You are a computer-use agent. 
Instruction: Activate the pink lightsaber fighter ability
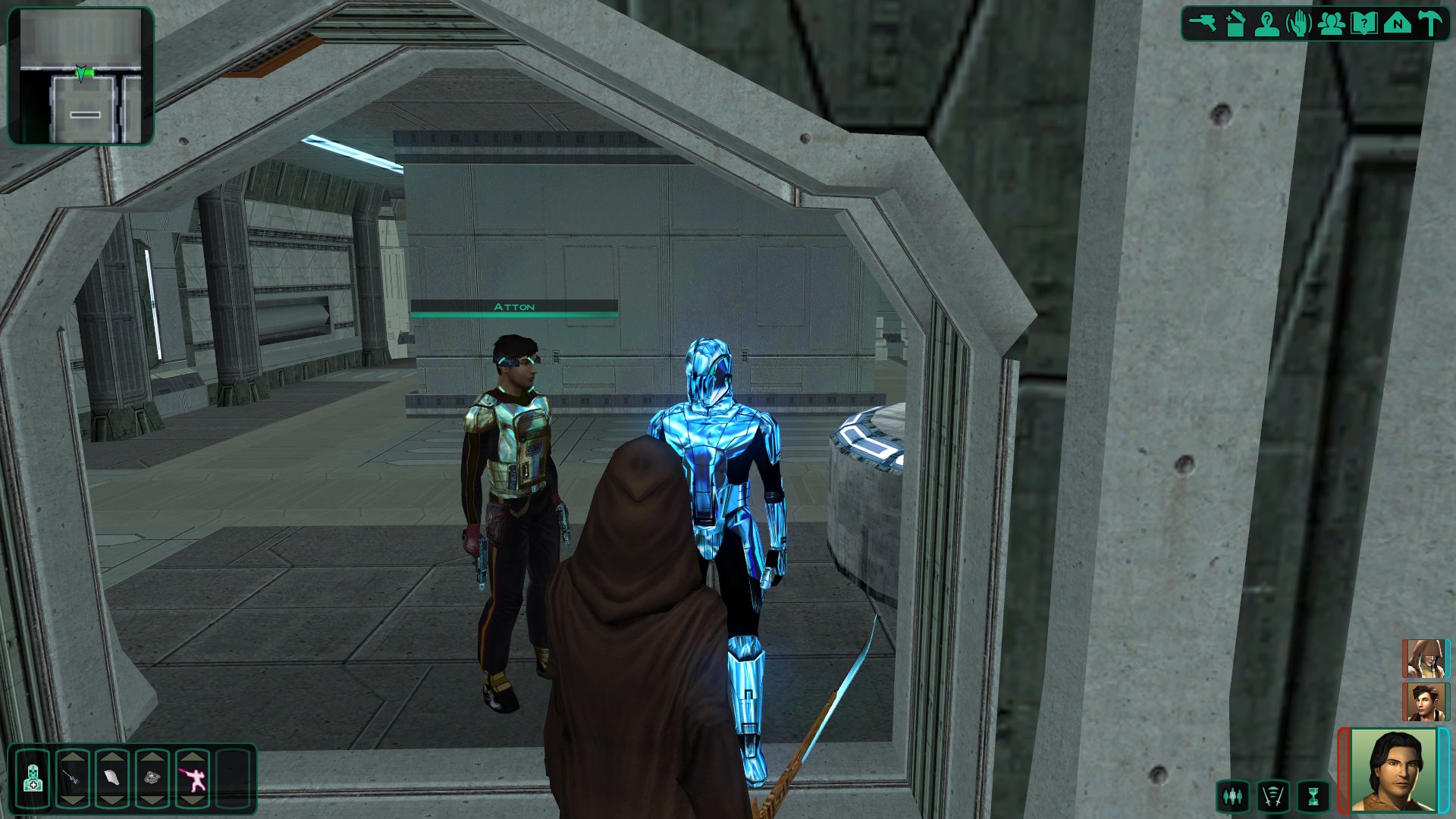point(192,779)
